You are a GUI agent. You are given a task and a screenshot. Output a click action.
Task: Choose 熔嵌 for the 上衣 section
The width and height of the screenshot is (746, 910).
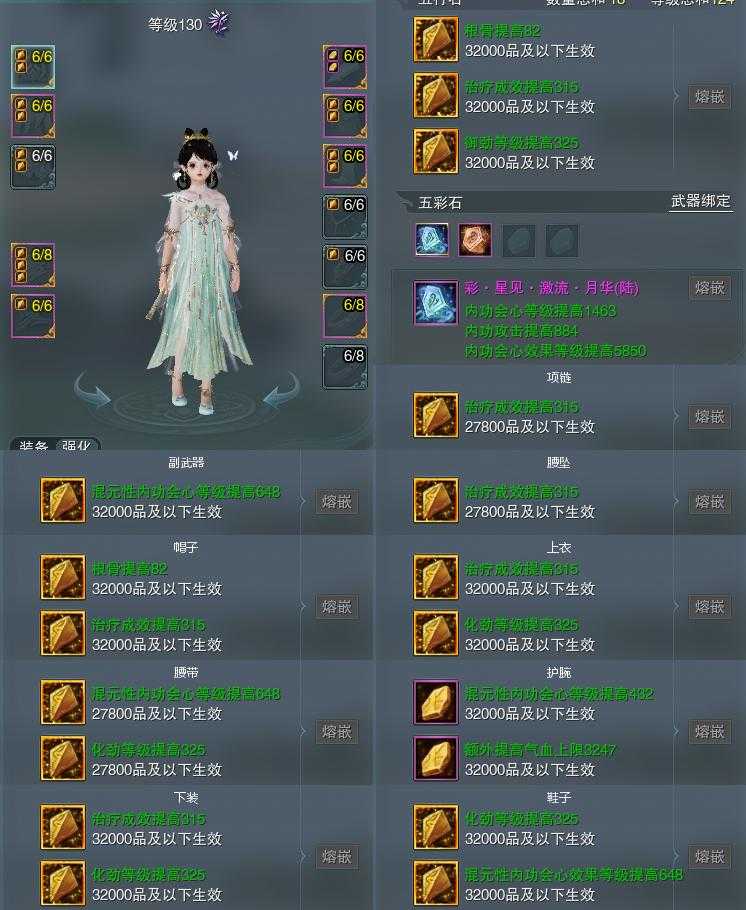pos(710,607)
